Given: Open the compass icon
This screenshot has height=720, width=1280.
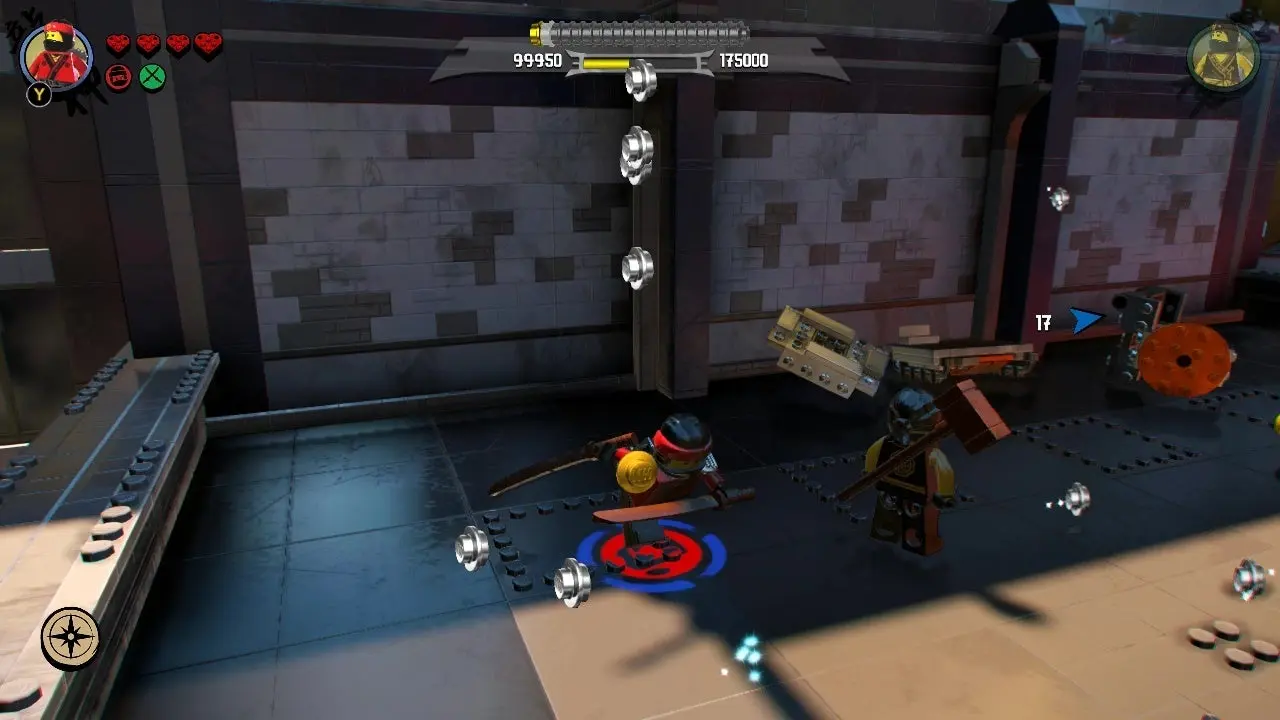Looking at the screenshot, I should [x=70, y=639].
